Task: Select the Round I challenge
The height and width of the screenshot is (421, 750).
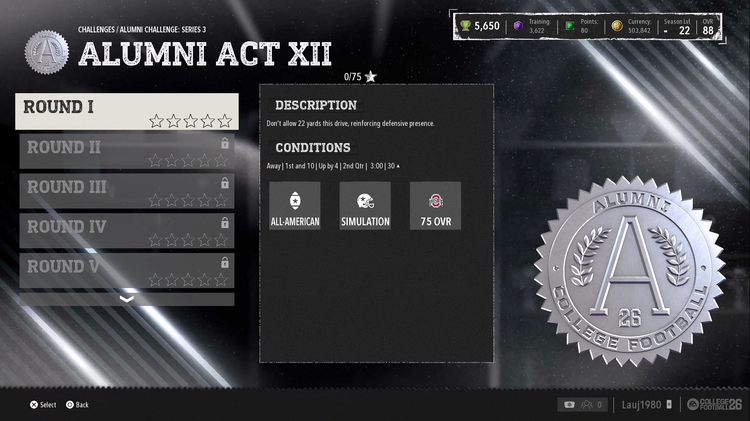Action: pos(126,111)
